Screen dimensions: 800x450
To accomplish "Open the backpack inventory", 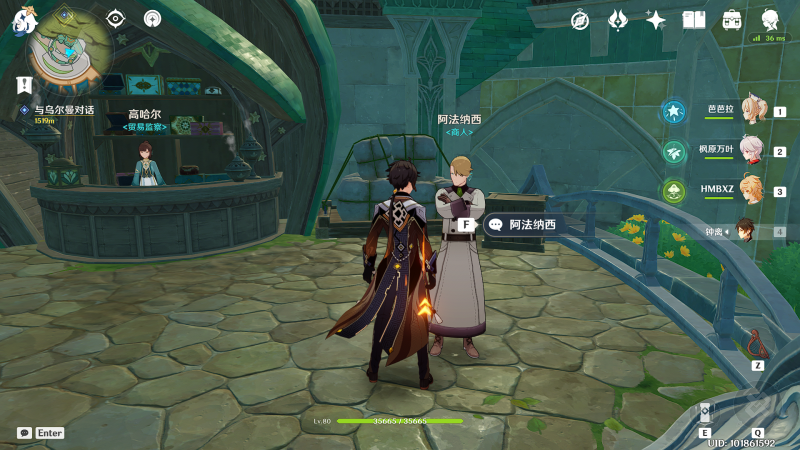I will [x=732, y=20].
